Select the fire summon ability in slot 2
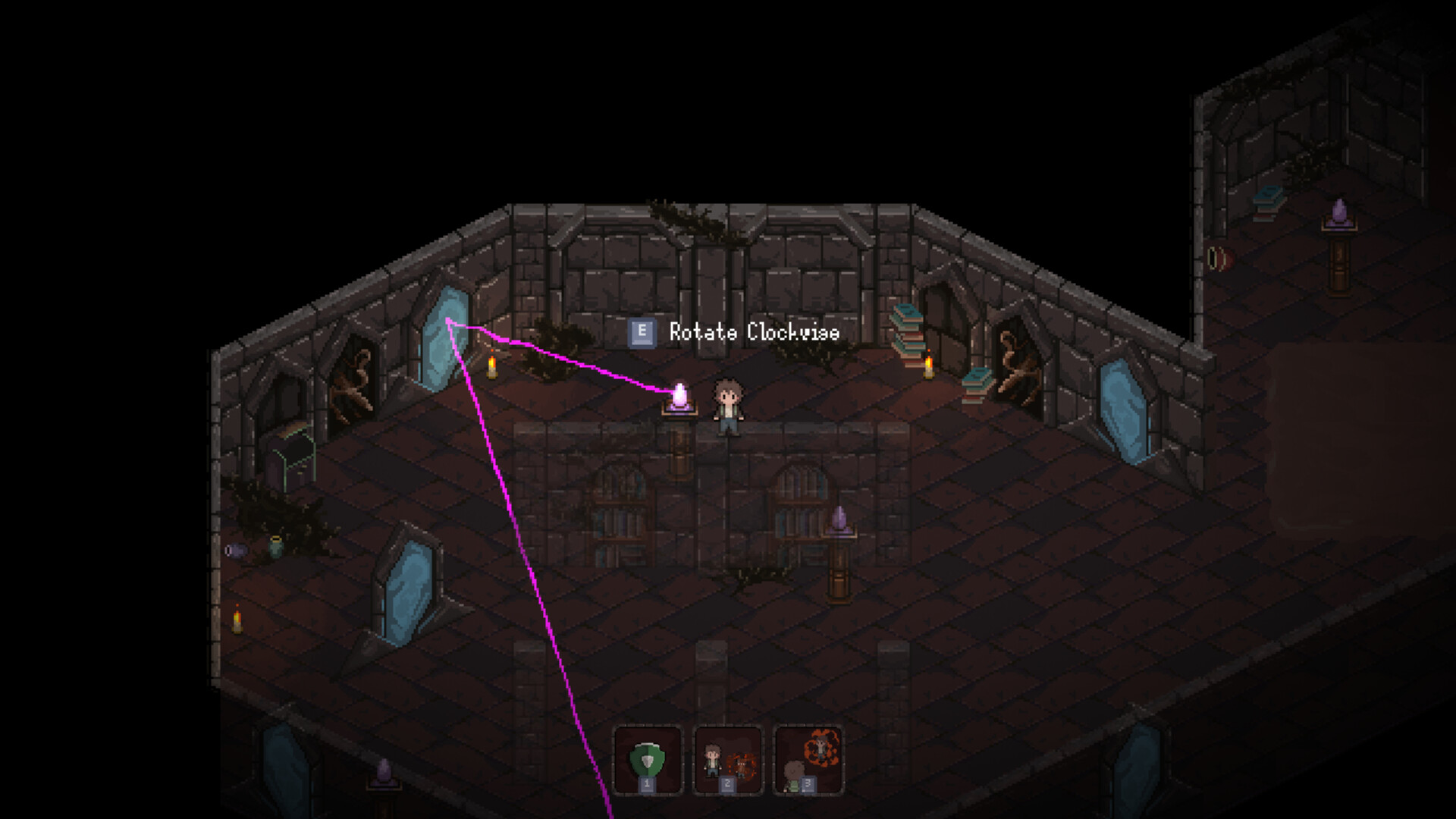The image size is (1456, 819). (x=726, y=758)
